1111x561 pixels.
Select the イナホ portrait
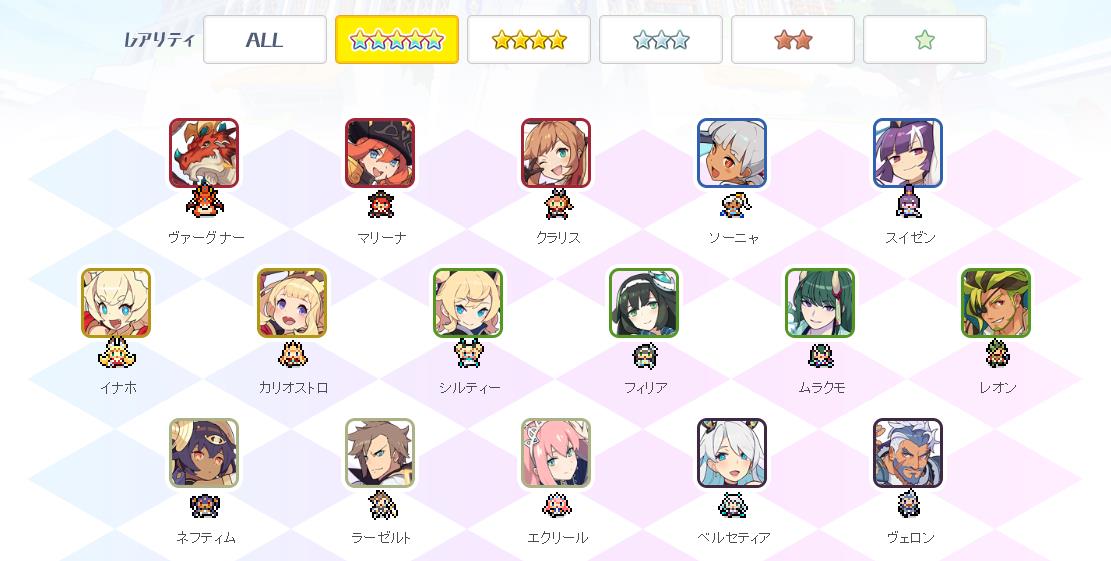[116, 303]
